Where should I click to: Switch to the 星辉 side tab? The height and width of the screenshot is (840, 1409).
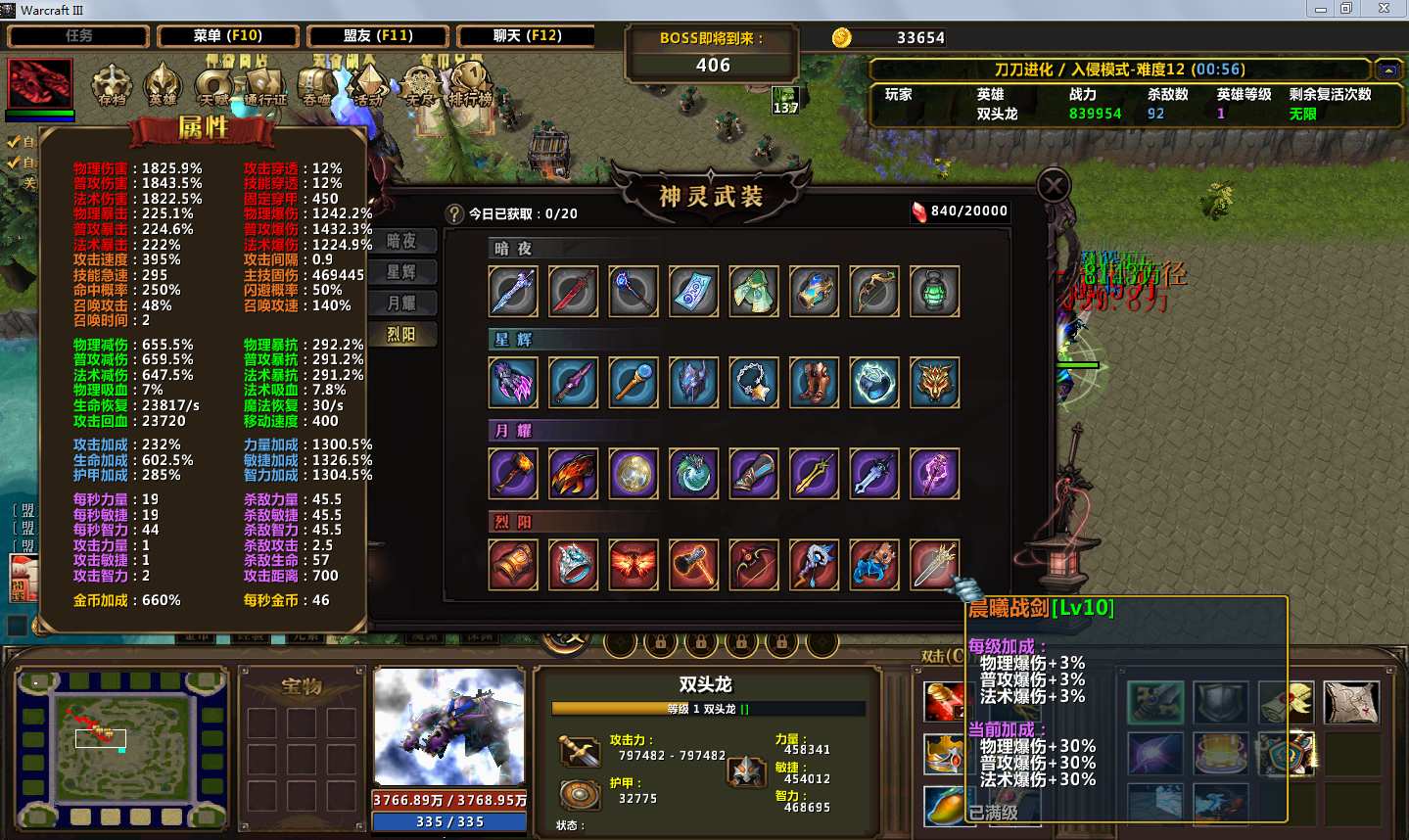(x=401, y=272)
